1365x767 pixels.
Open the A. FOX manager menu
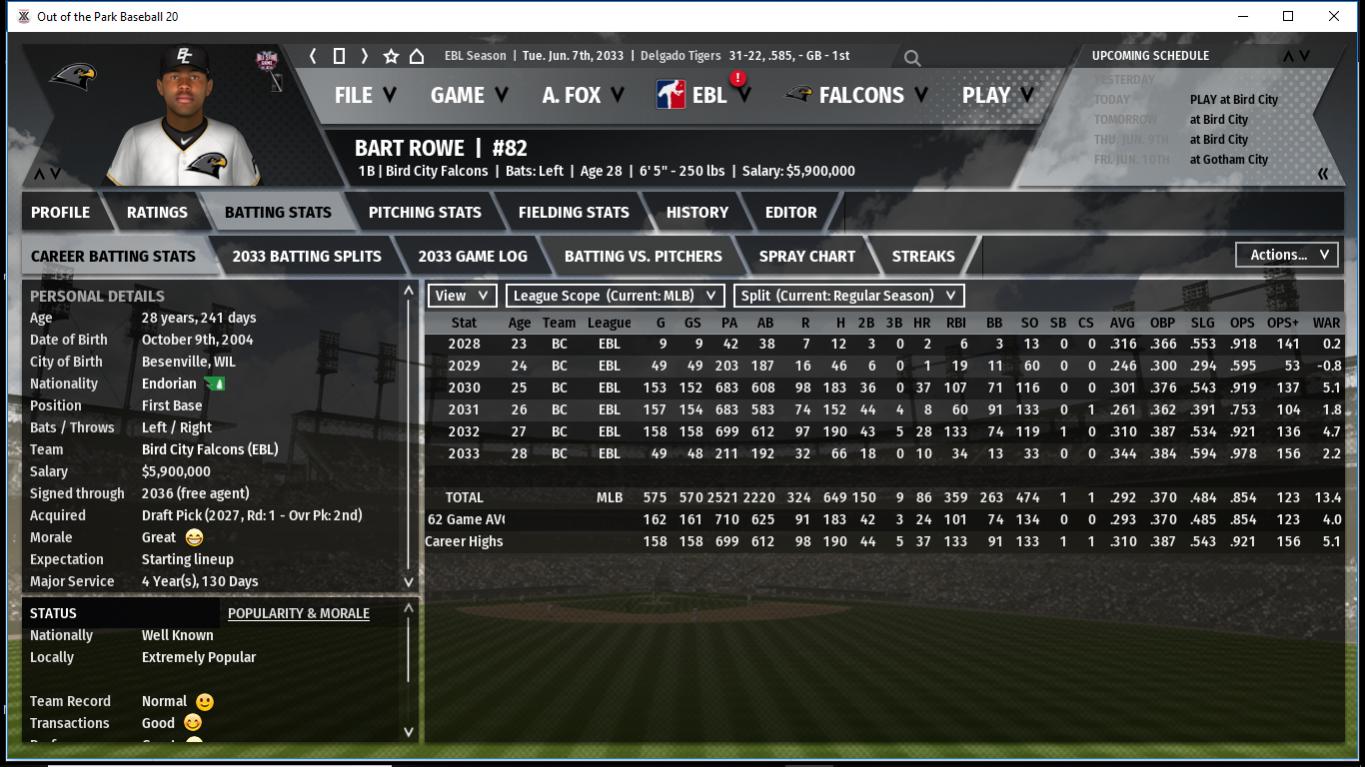click(x=582, y=95)
